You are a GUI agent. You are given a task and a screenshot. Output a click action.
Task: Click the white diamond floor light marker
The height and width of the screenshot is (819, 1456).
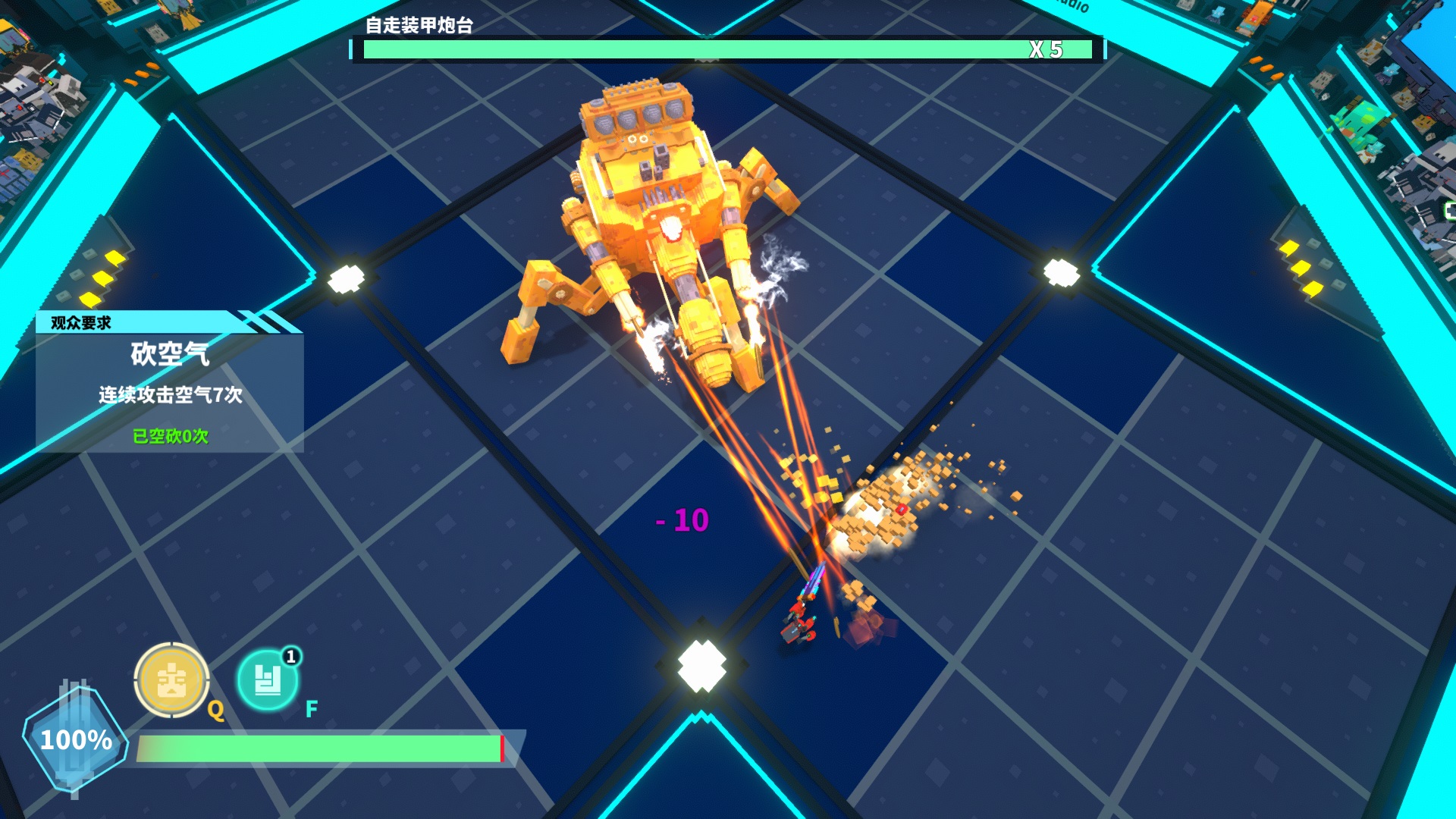(x=701, y=667)
